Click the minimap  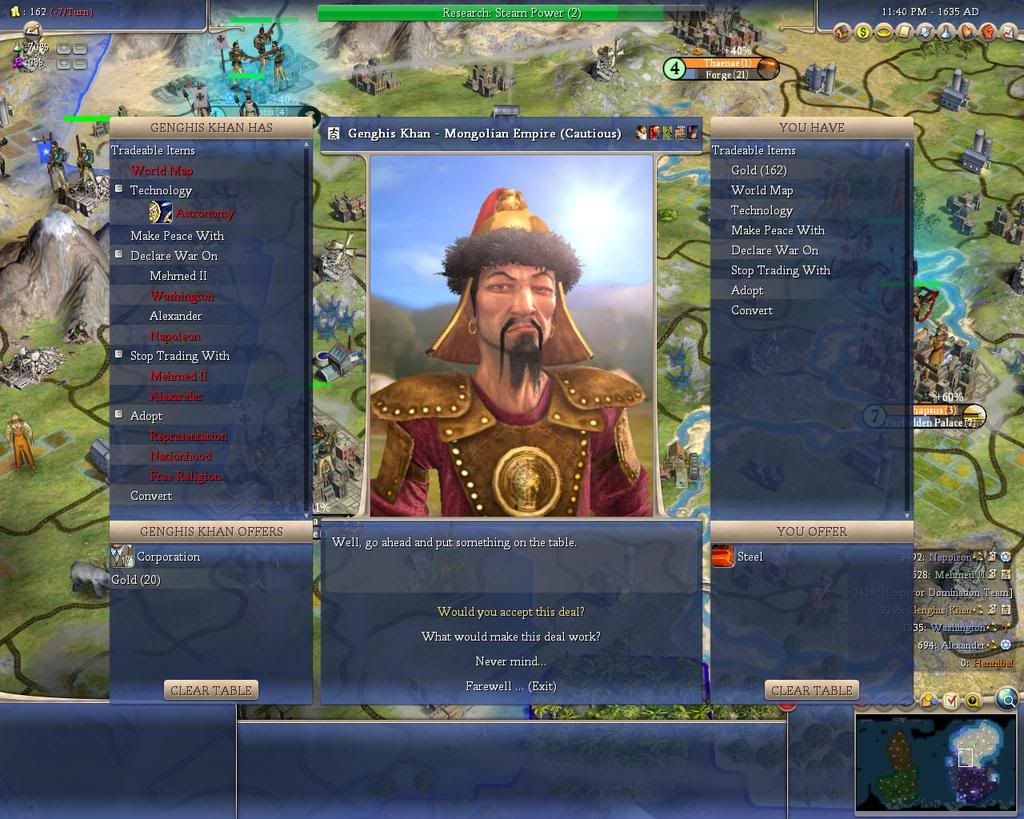tap(934, 763)
